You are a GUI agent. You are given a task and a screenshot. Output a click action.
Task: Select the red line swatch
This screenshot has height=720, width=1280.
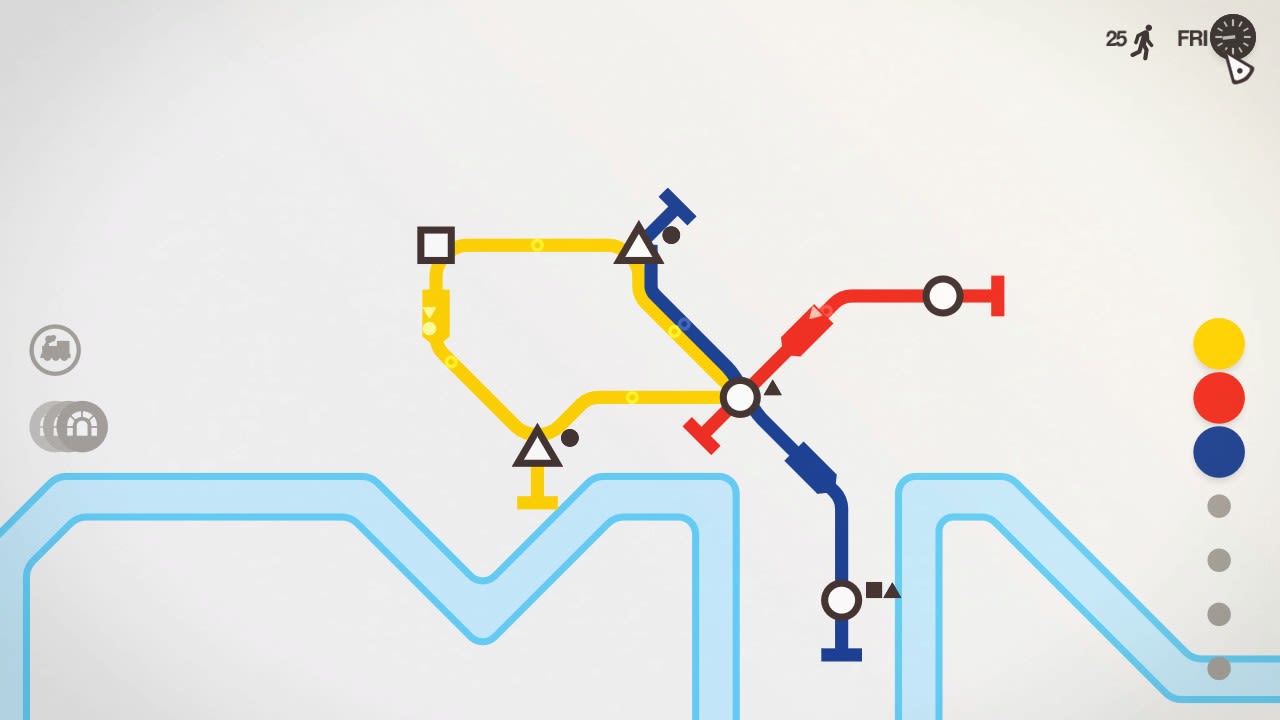[x=1218, y=397]
